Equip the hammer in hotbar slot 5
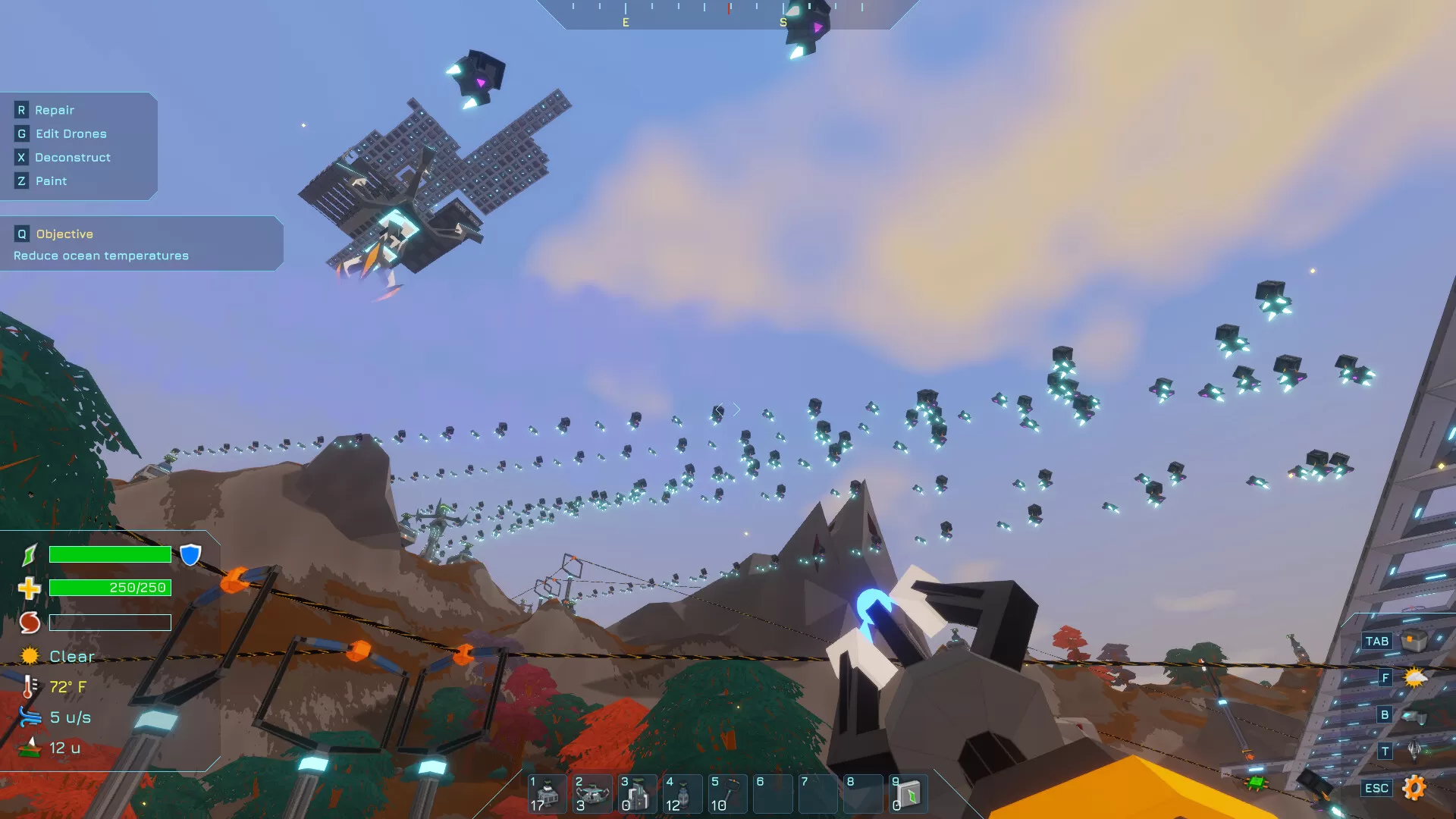 click(x=728, y=793)
